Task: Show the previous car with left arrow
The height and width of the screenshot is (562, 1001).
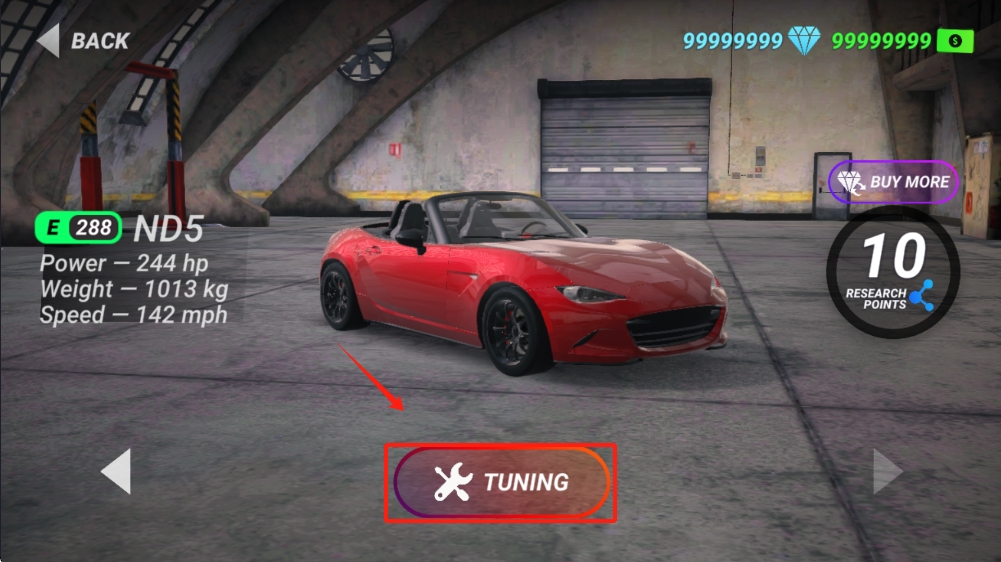Action: click(x=116, y=472)
